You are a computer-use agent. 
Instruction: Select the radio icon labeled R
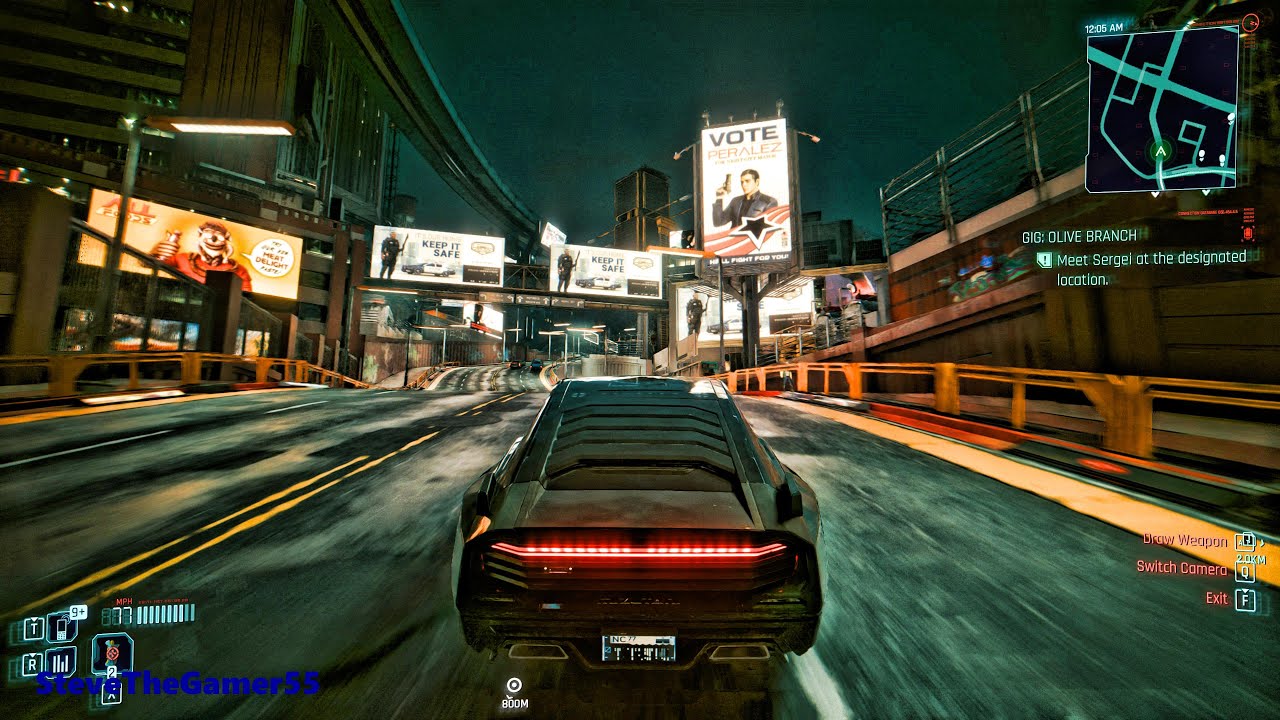point(32,664)
